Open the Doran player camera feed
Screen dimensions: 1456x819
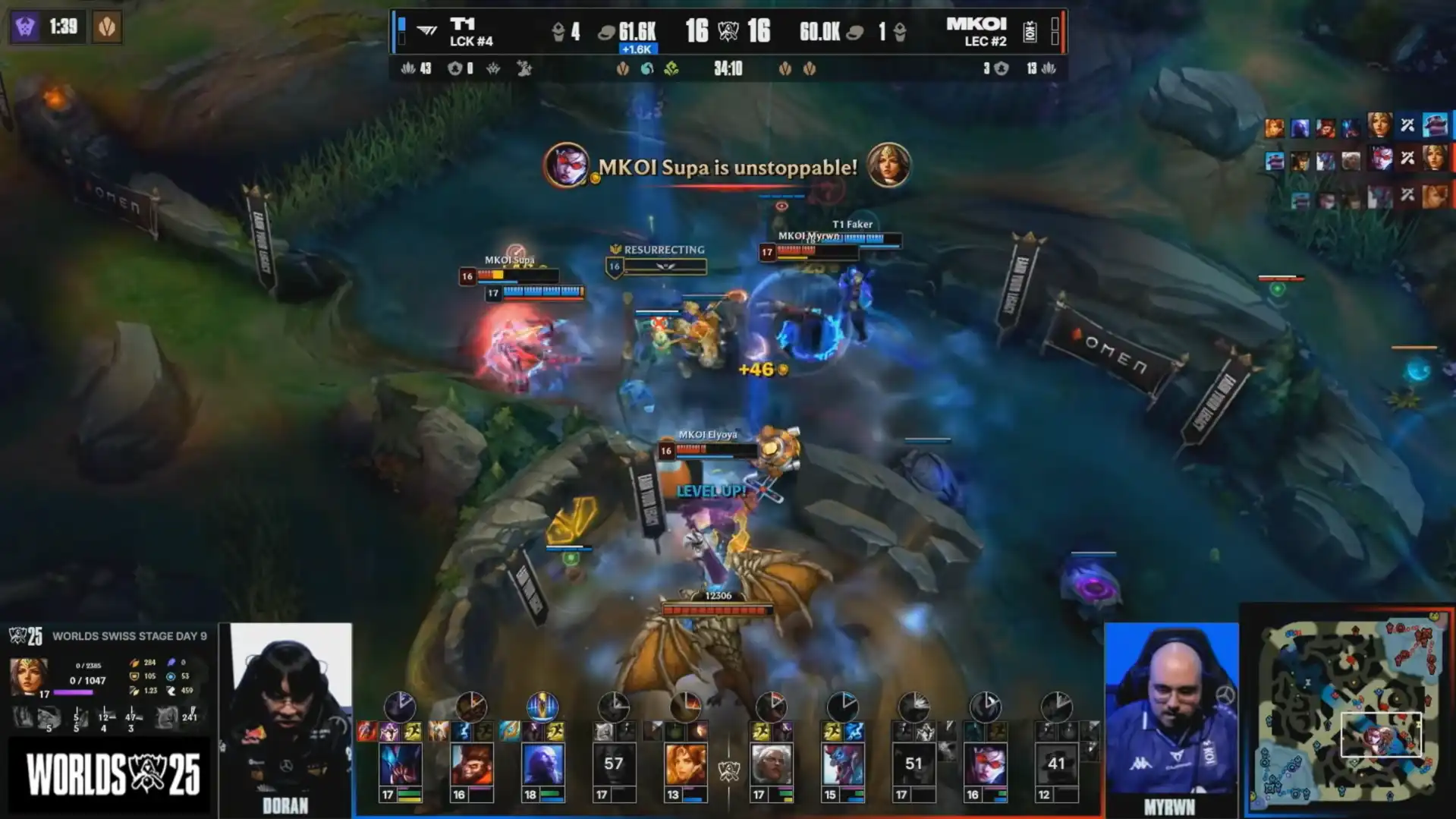coord(286,717)
